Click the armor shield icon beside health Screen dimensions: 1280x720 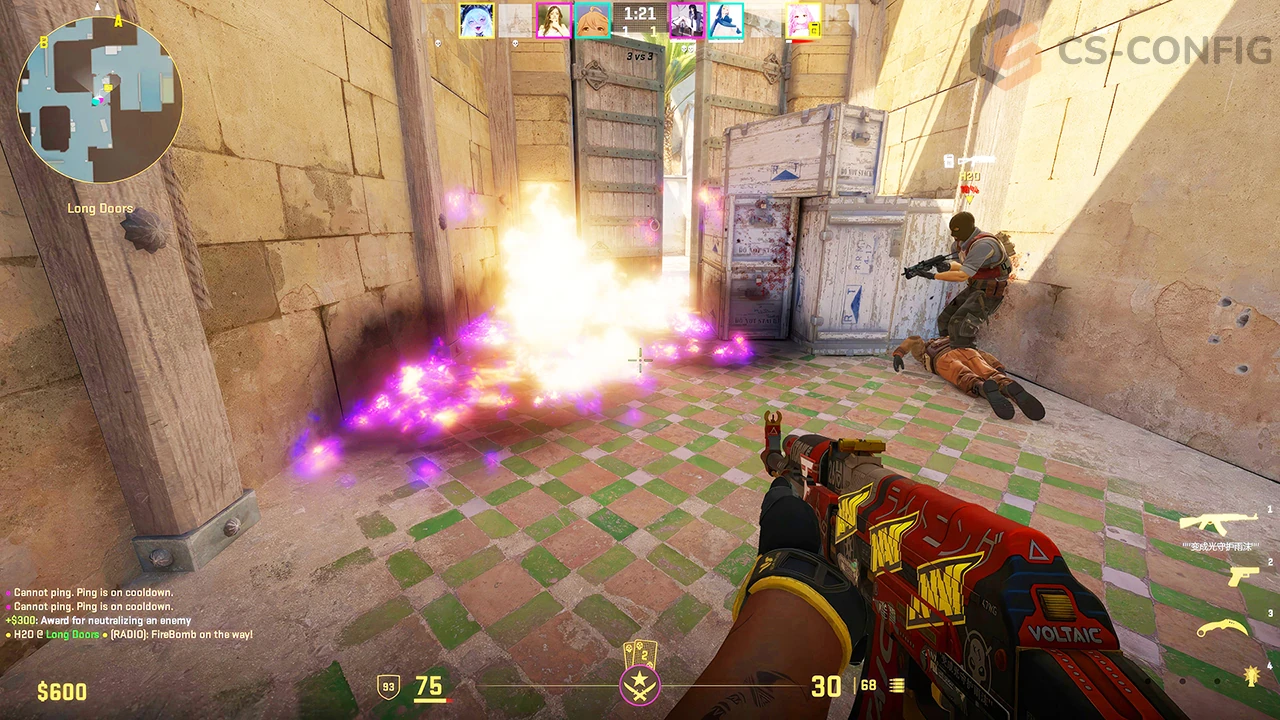click(388, 687)
